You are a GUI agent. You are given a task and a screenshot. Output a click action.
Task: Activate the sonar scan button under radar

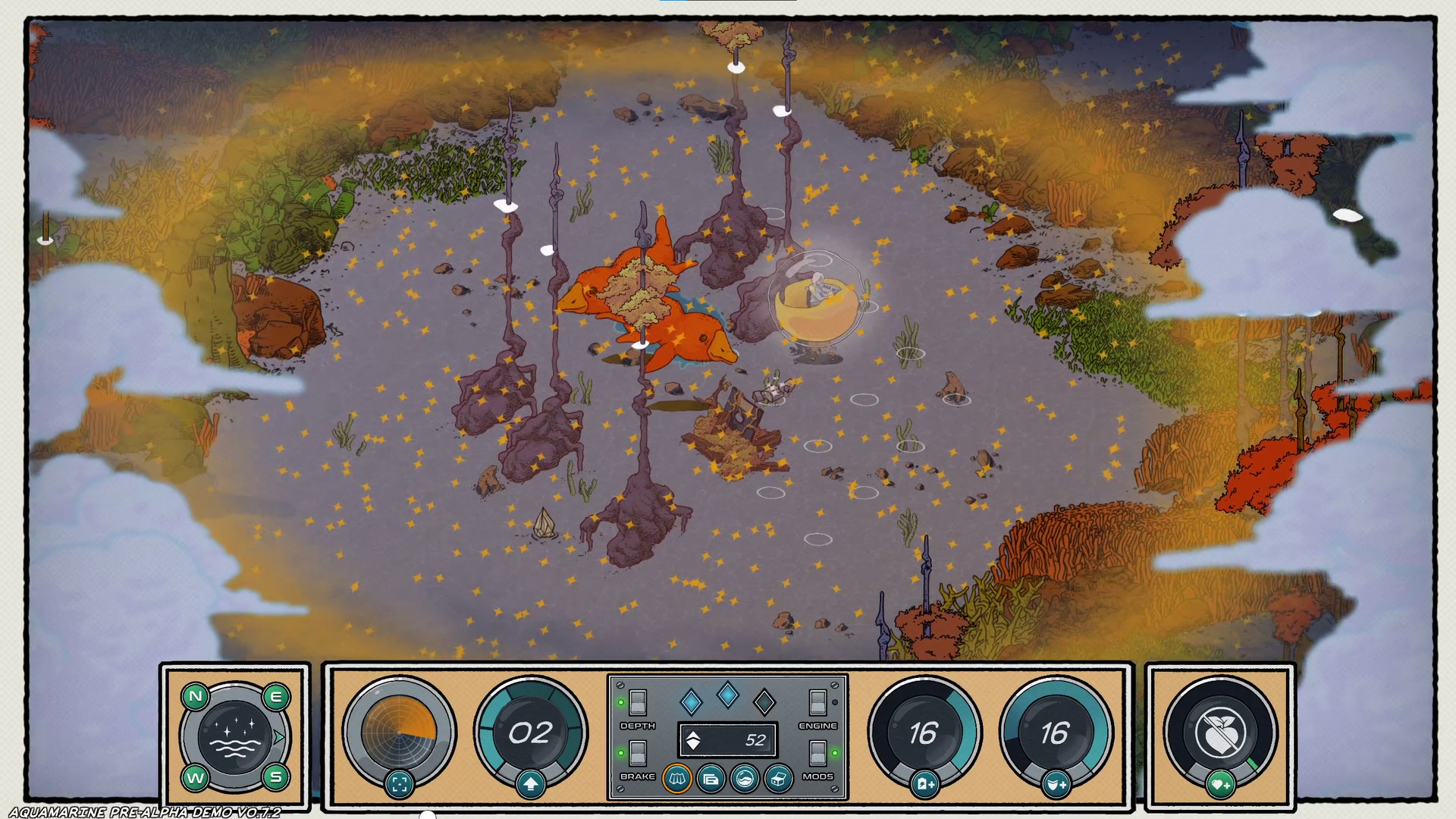[400, 784]
